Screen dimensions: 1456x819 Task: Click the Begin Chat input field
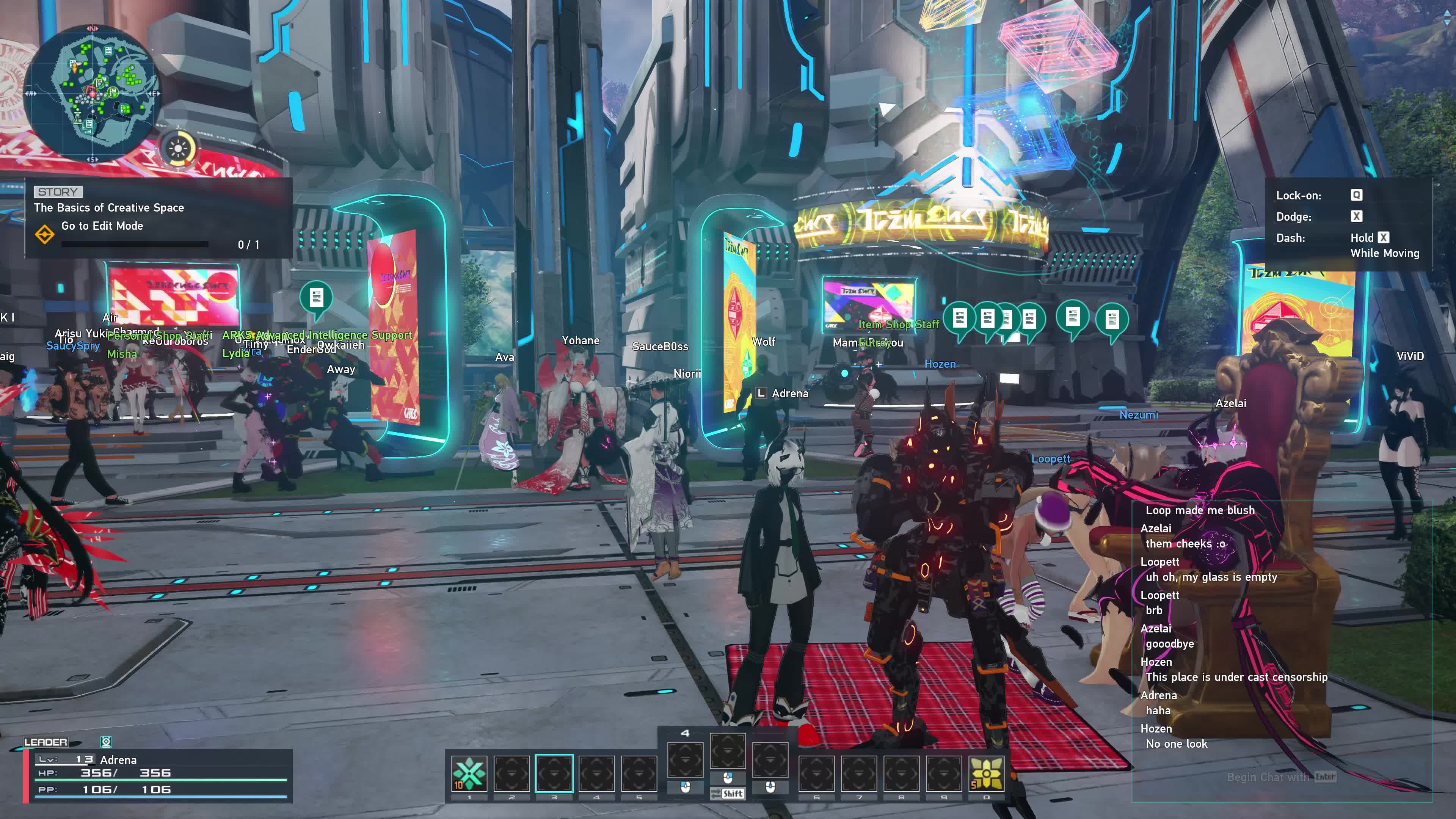click(1280, 777)
